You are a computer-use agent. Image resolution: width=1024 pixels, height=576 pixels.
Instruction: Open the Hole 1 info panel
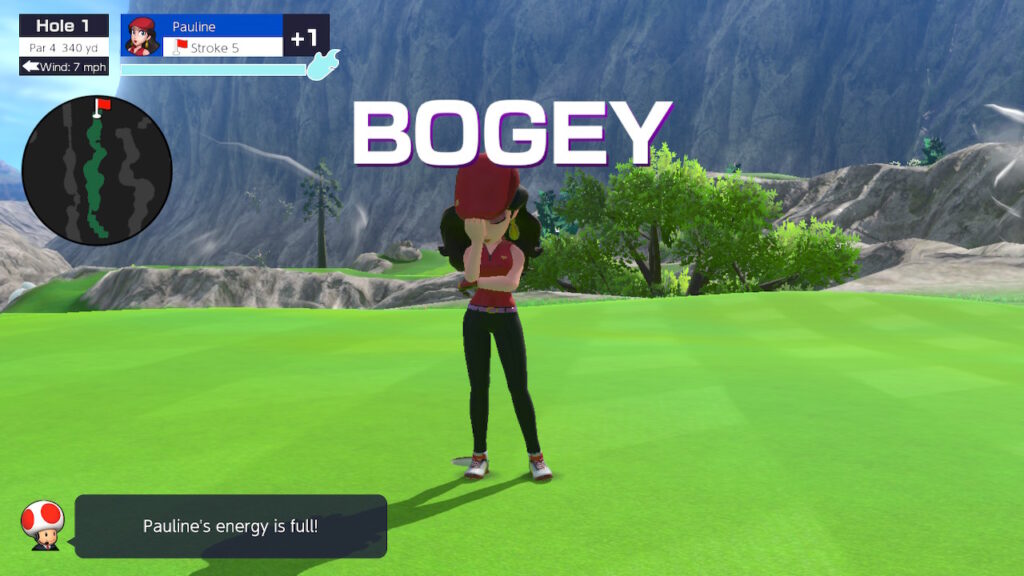click(64, 45)
